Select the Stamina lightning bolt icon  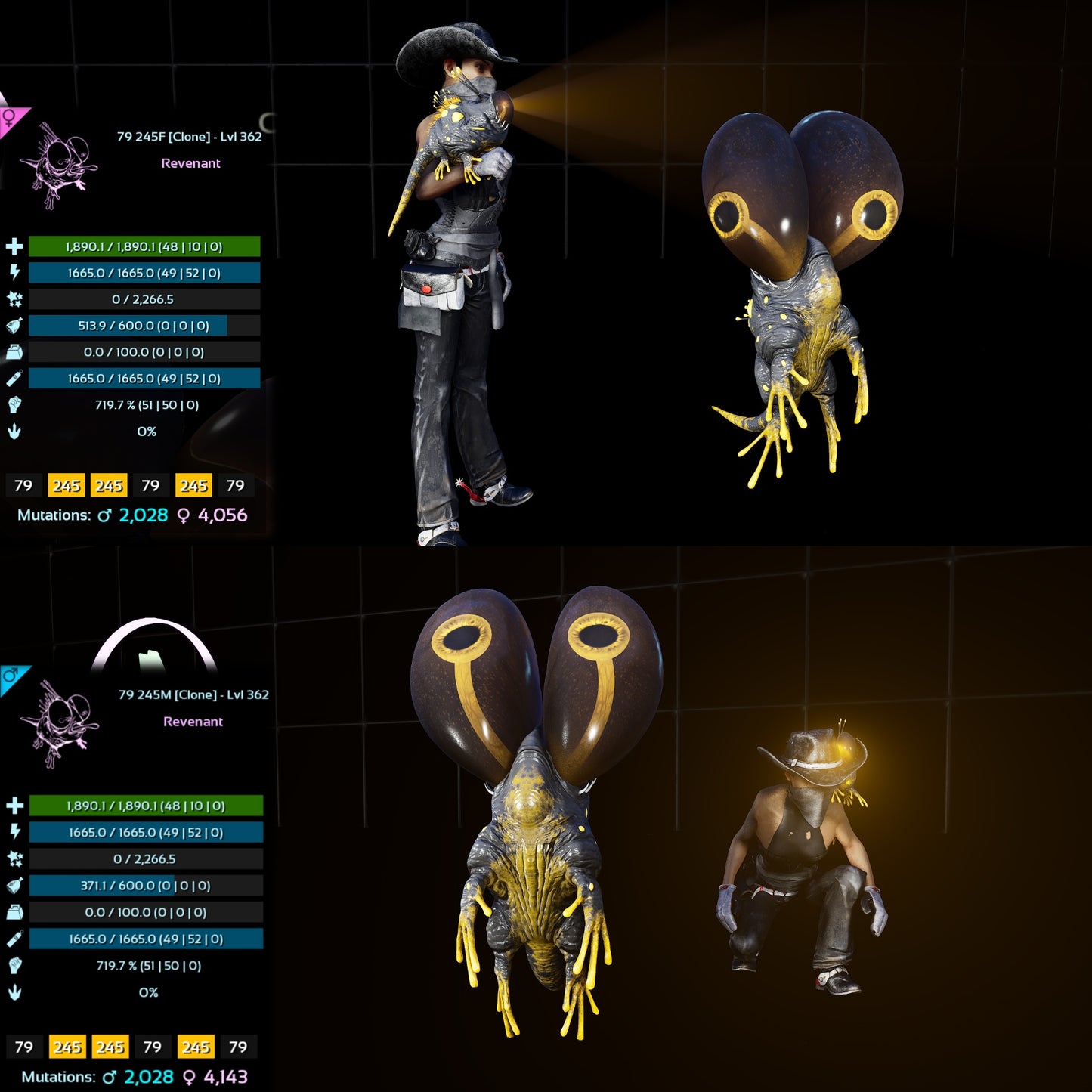[x=13, y=273]
